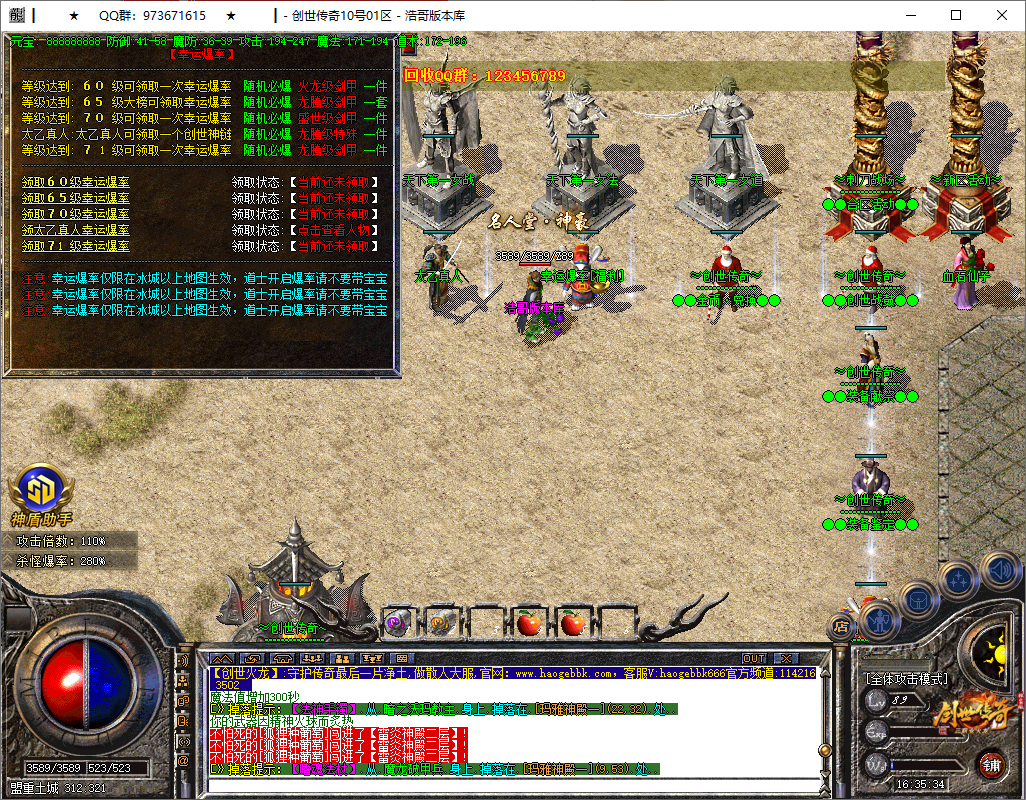This screenshot has height=800, width=1026.
Task: Click the 全体攻击模式 attack mode label
Action: [906, 679]
